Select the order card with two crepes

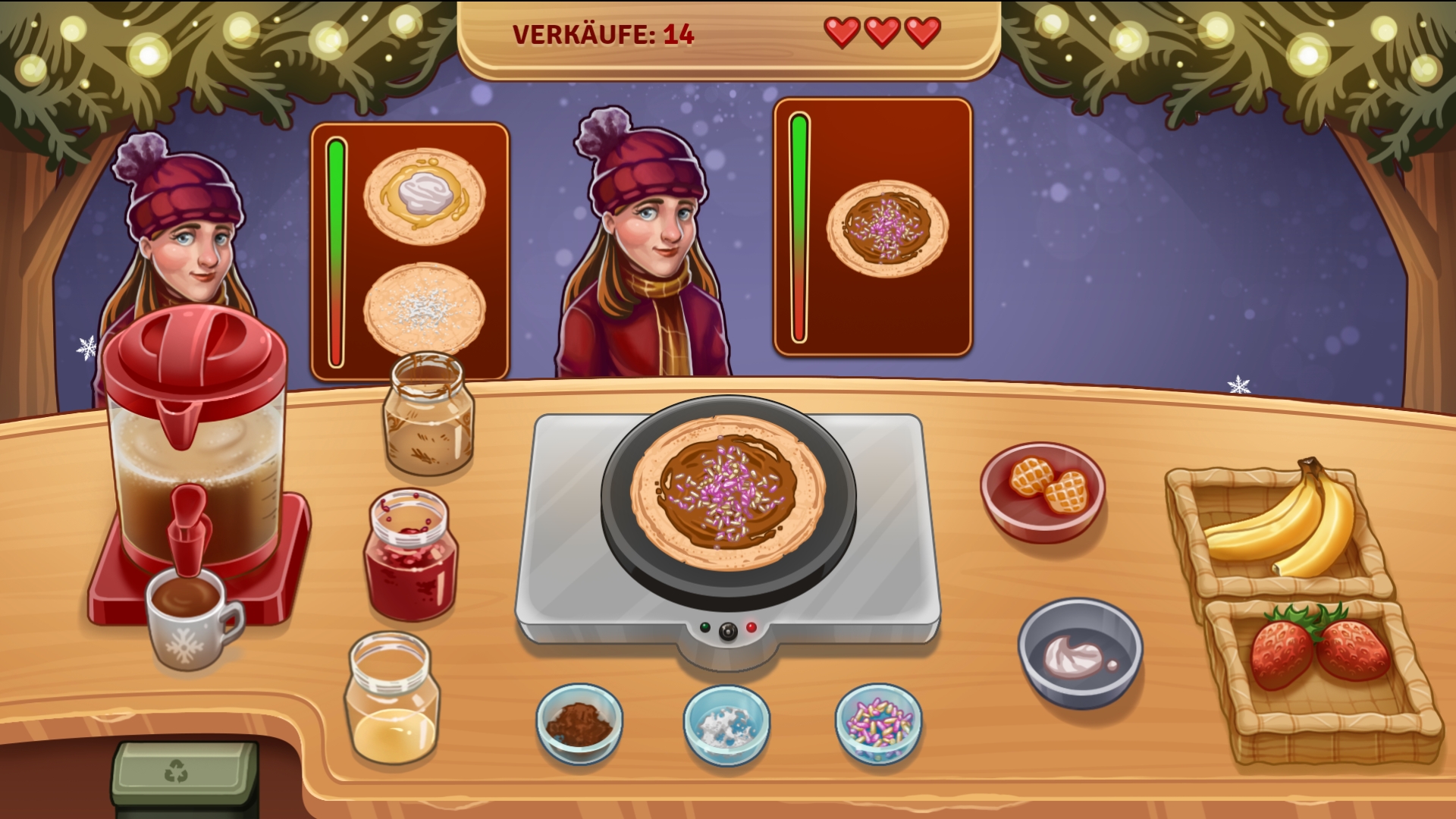409,250
